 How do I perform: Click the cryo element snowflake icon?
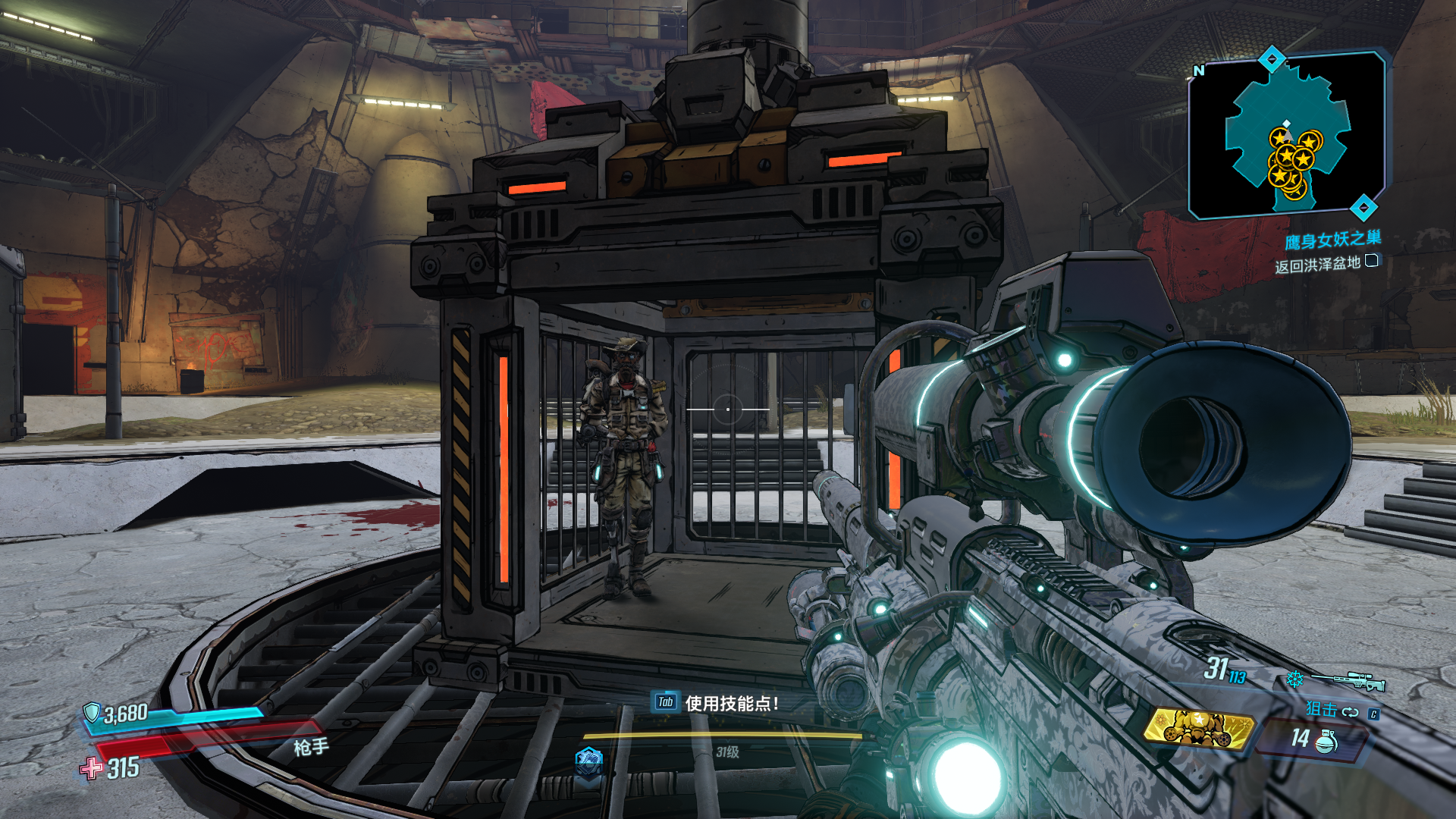pos(1294,679)
